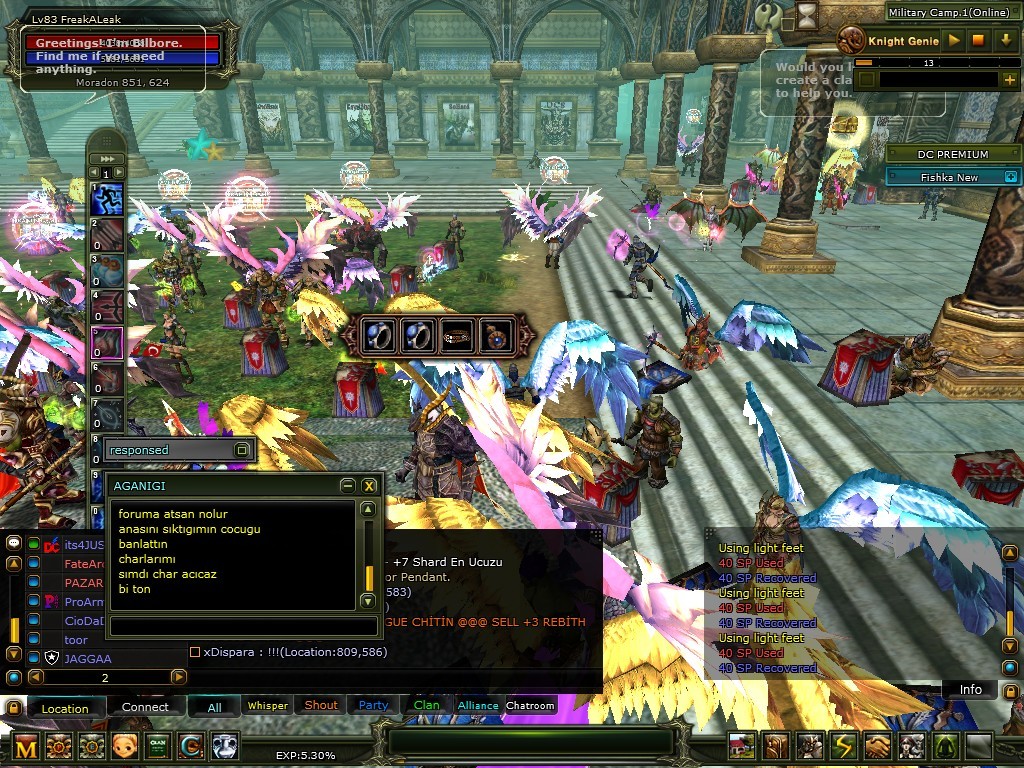Open the yellow M menu icon
This screenshot has width=1024, height=768.
[x=27, y=746]
